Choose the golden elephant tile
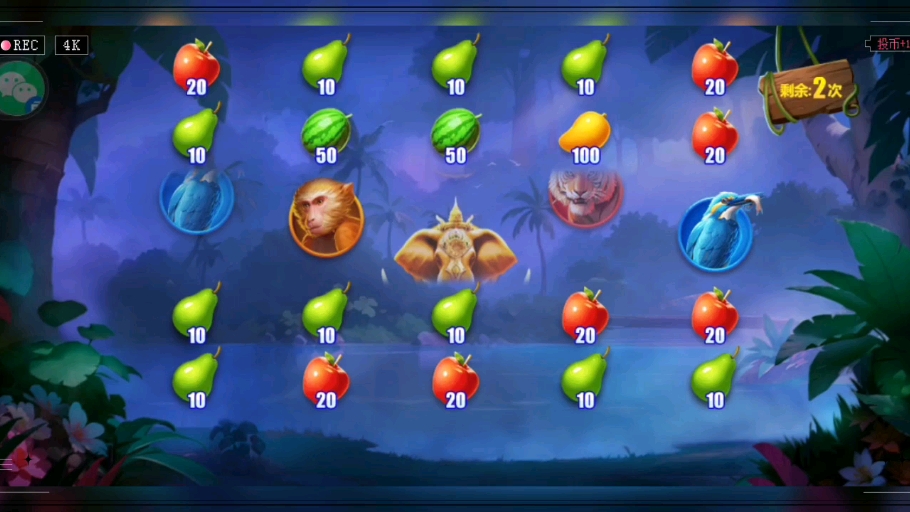This screenshot has width=910, height=512. pyautogui.click(x=456, y=245)
